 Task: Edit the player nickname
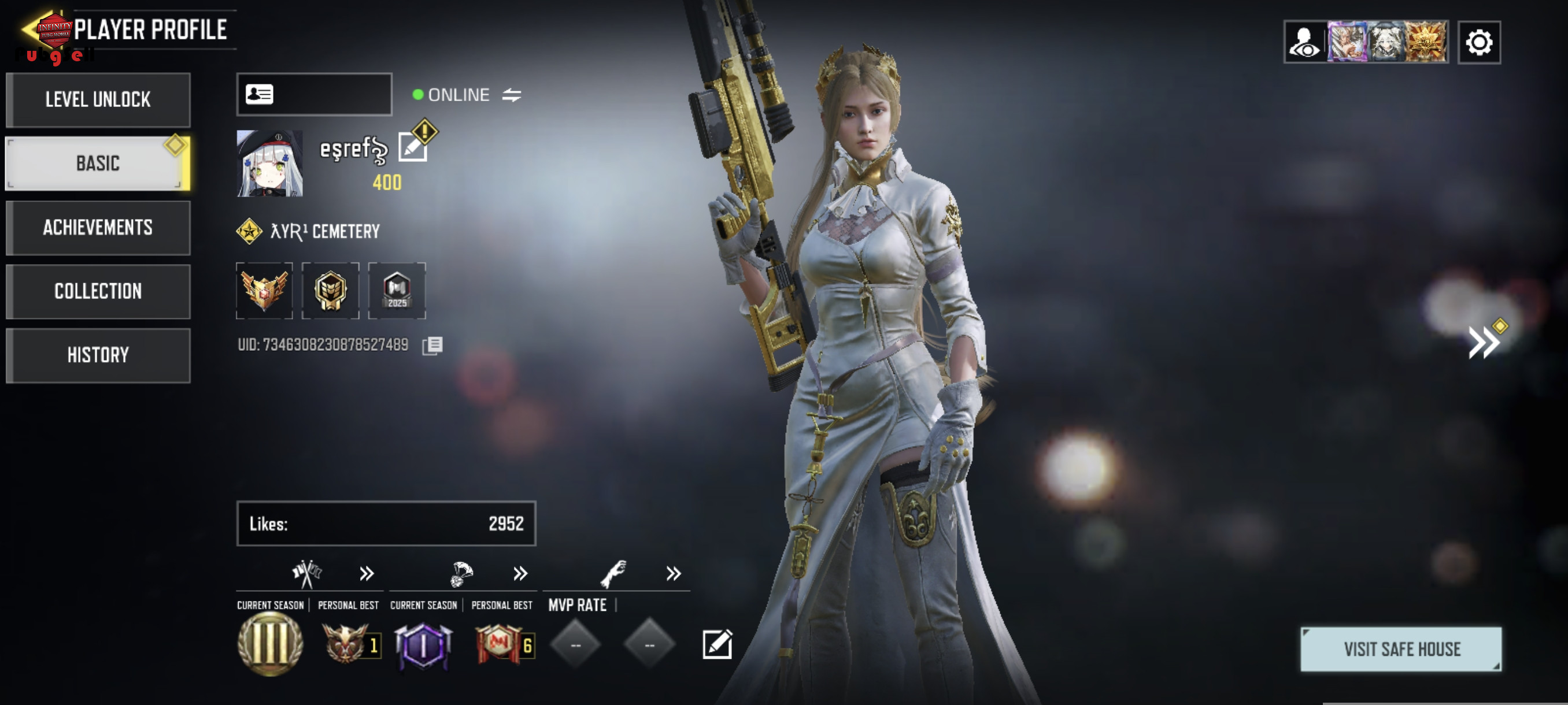click(413, 147)
